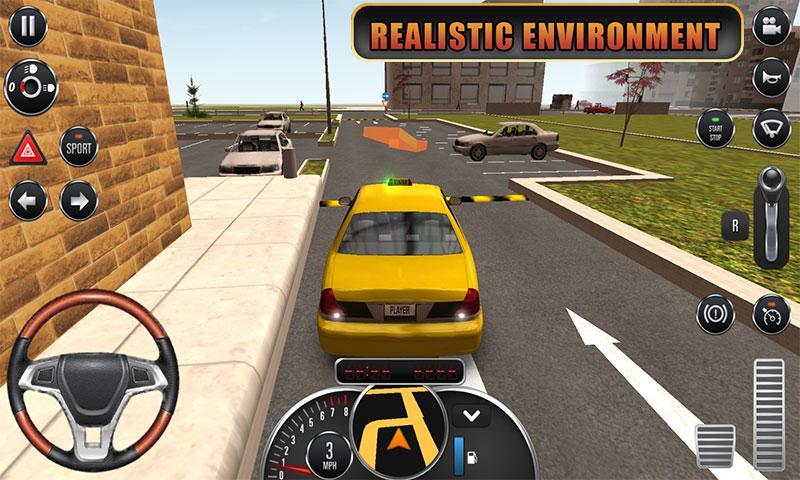Click the gear shifter lever
Viewport: 800px width, 480px height.
coord(772,215)
